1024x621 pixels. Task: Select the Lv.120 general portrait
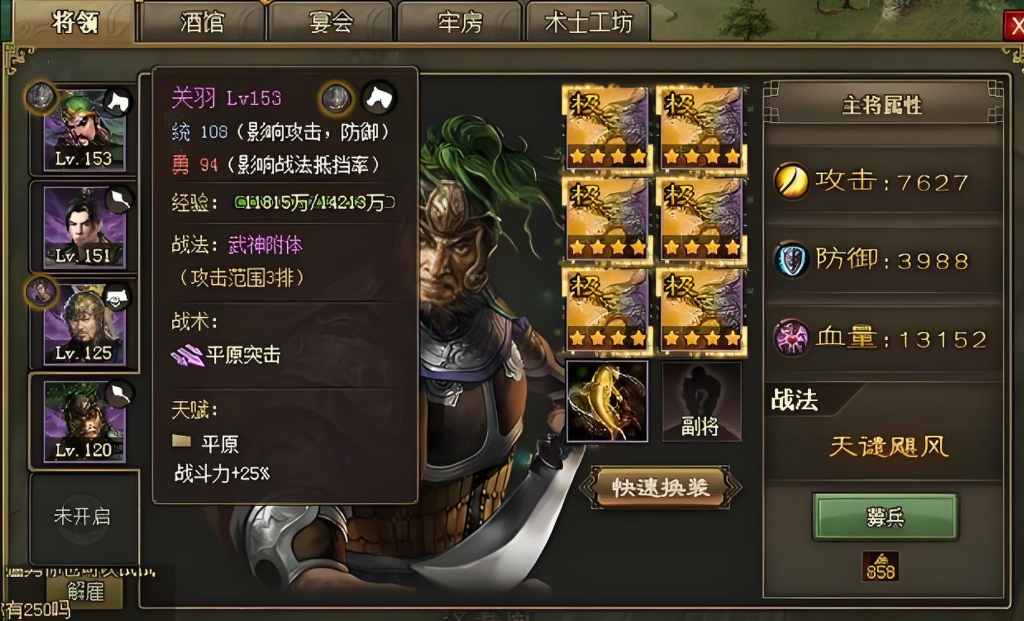84,420
